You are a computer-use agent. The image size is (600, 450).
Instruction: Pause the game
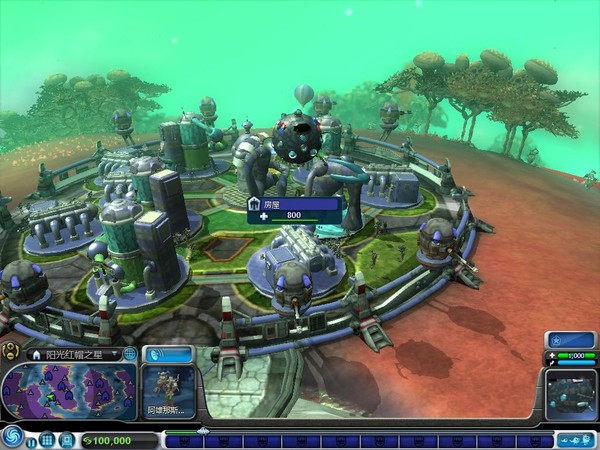point(32,440)
